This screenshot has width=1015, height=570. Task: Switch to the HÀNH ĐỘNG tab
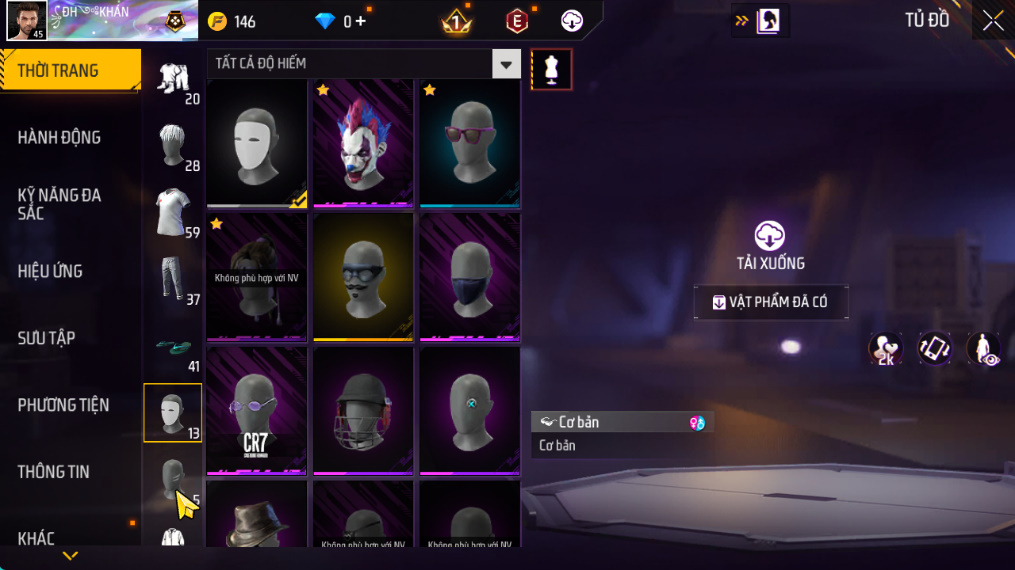(x=60, y=137)
